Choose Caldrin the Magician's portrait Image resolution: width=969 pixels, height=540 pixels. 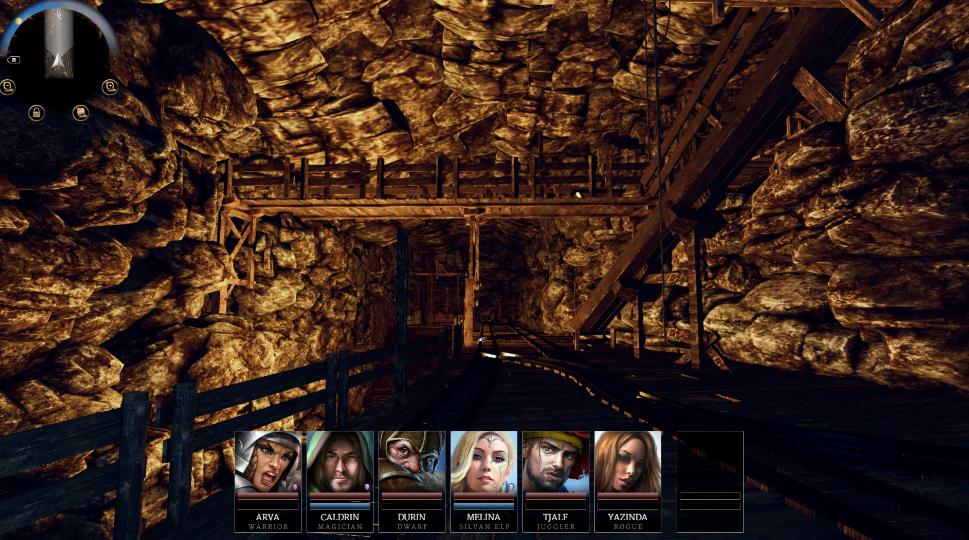(340, 462)
